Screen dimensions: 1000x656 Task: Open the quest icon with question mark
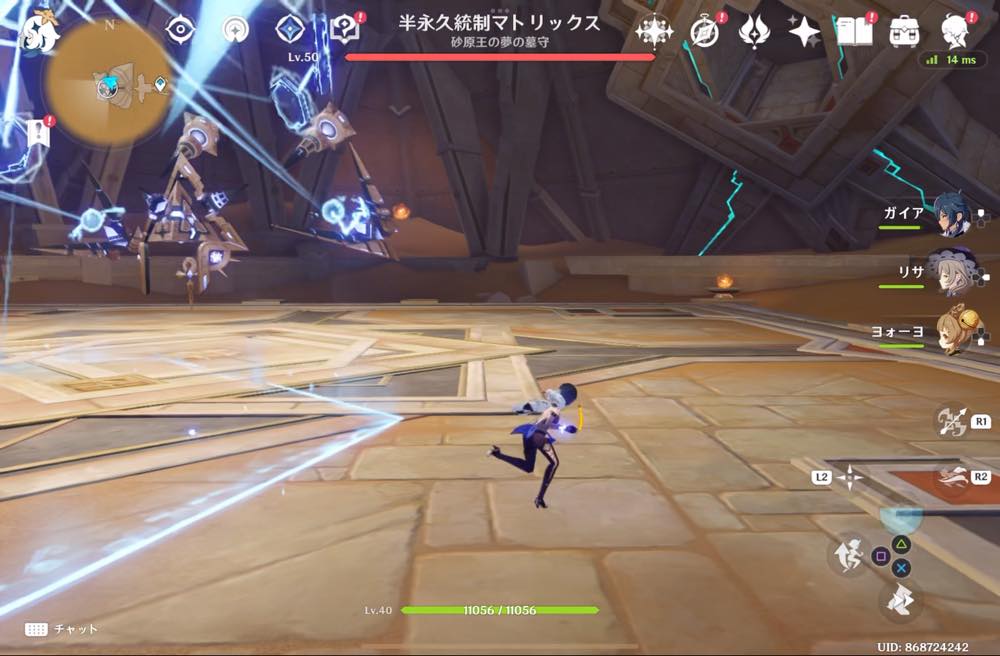pyautogui.click(x=345, y=30)
